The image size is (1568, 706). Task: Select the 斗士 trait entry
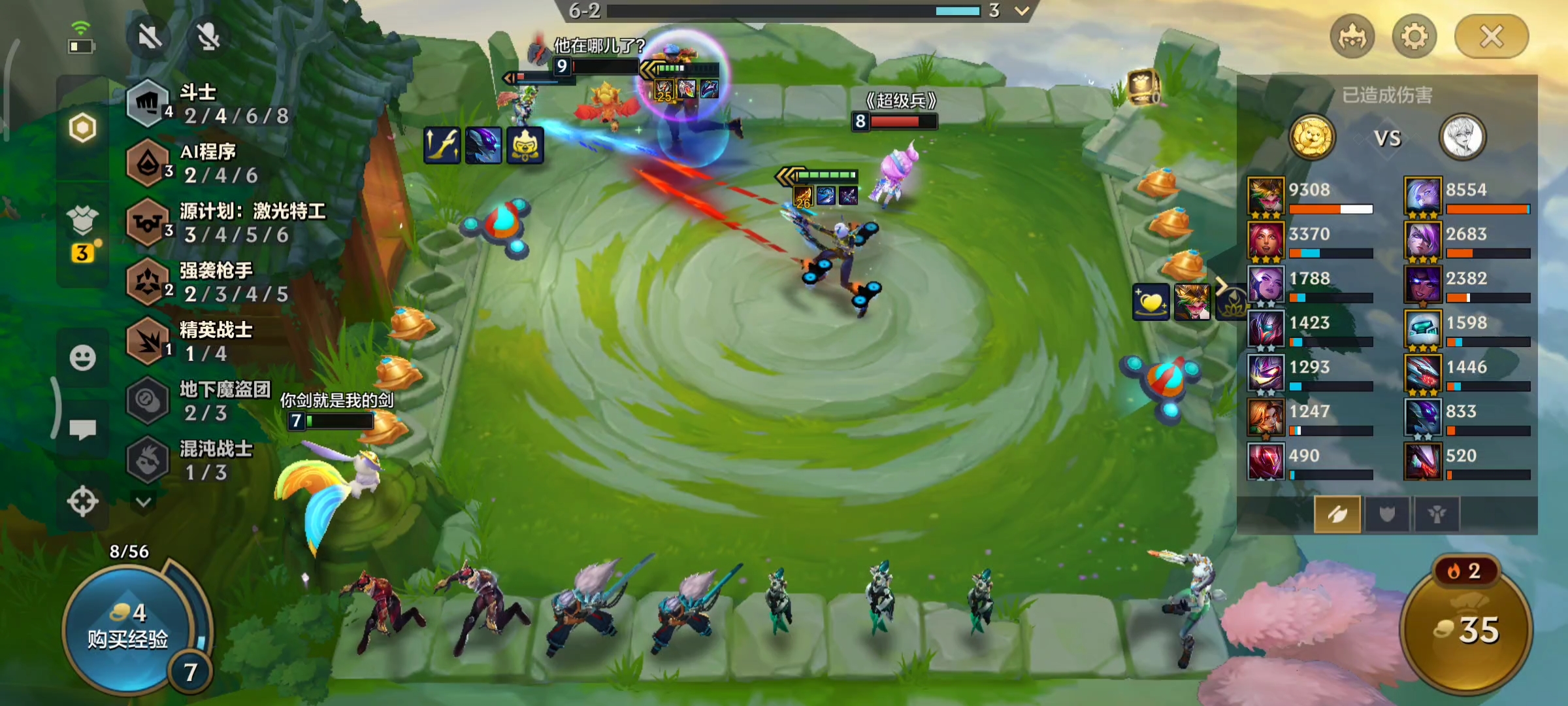click(209, 105)
